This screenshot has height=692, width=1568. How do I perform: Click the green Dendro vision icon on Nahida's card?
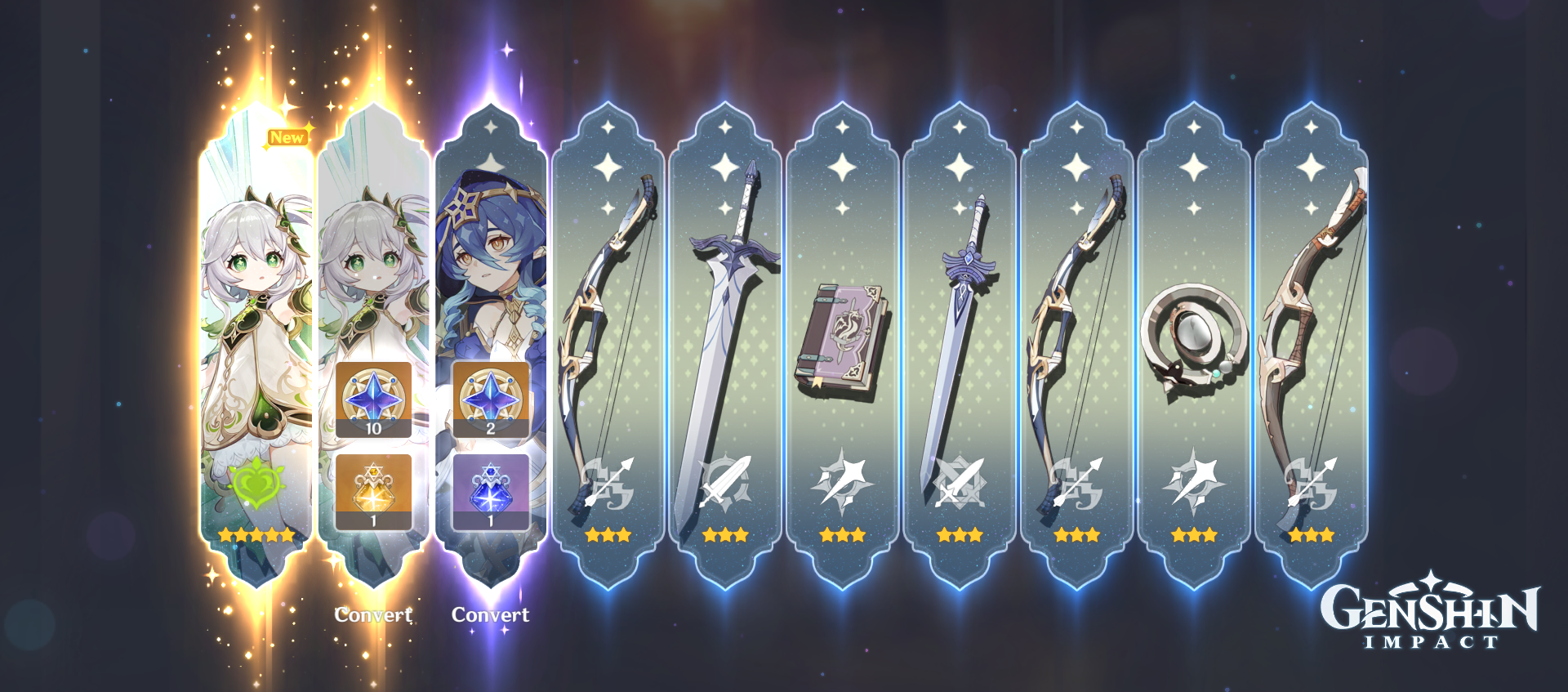[258, 487]
